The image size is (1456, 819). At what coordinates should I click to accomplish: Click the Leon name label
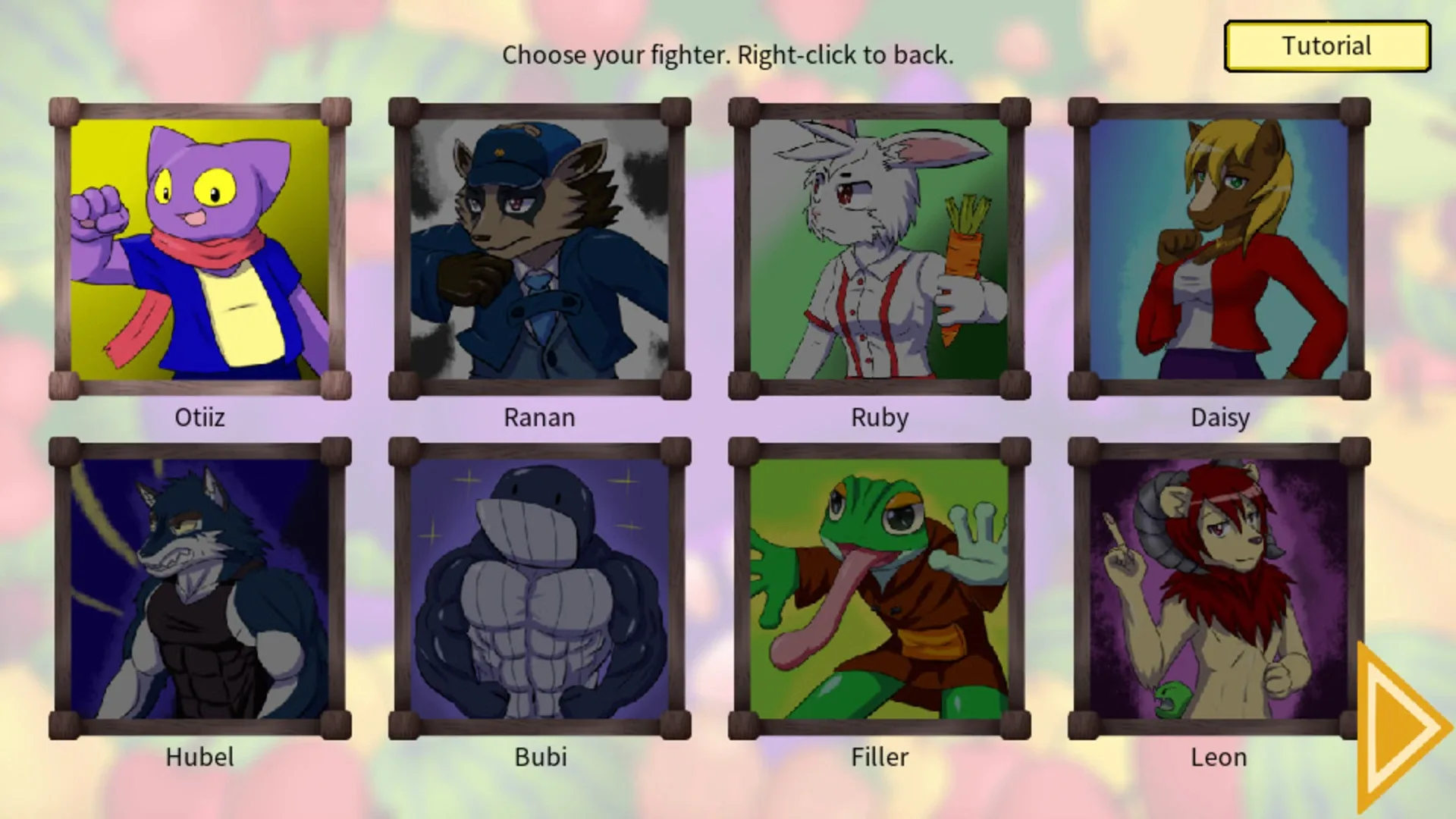click(1218, 757)
